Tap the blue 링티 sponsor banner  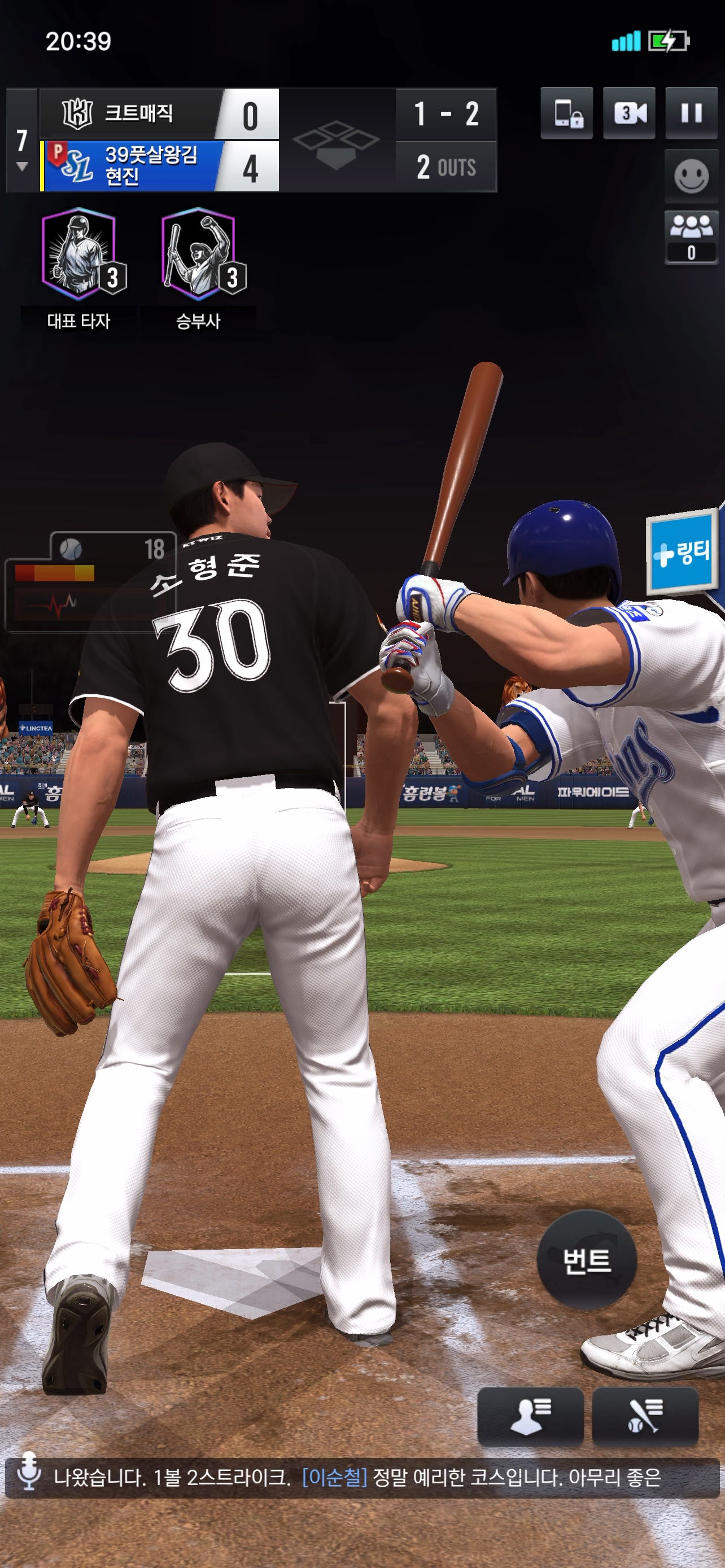tap(682, 551)
